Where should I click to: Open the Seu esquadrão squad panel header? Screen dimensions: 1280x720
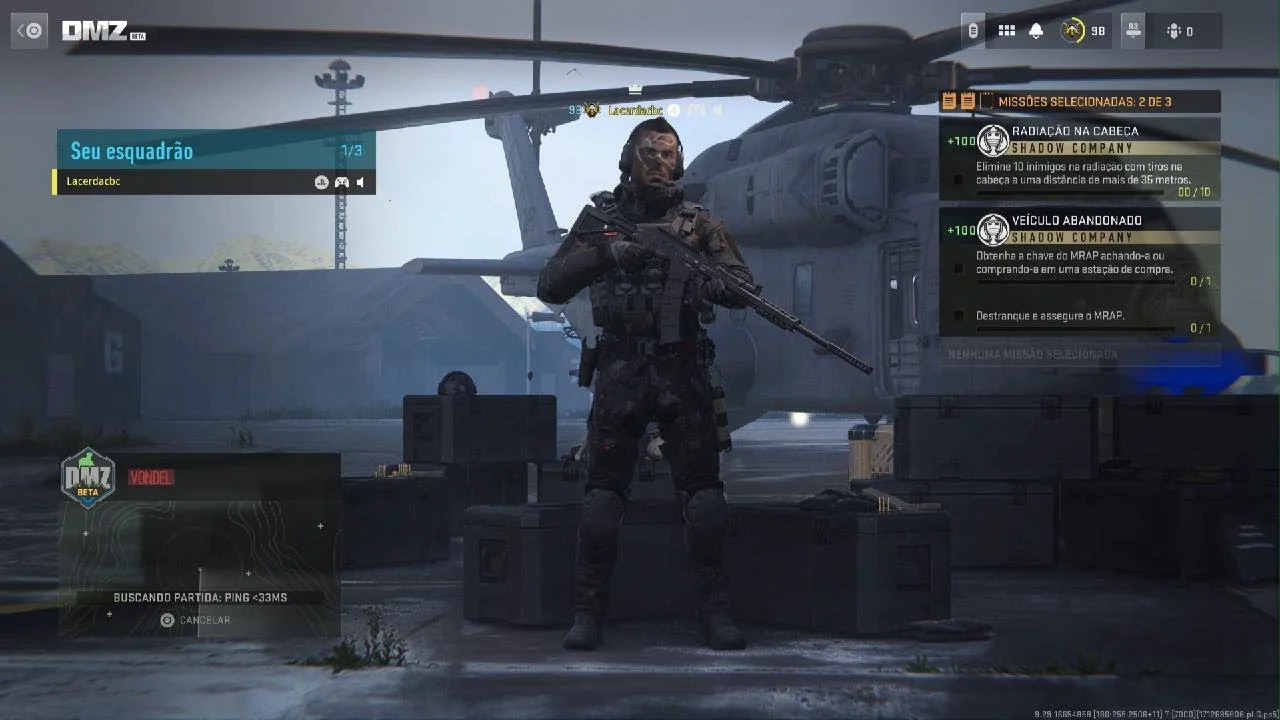[x=215, y=150]
